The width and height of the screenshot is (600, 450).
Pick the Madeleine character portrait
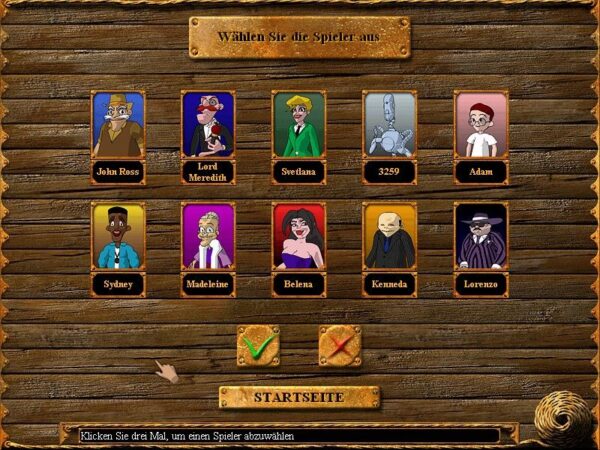(x=208, y=237)
